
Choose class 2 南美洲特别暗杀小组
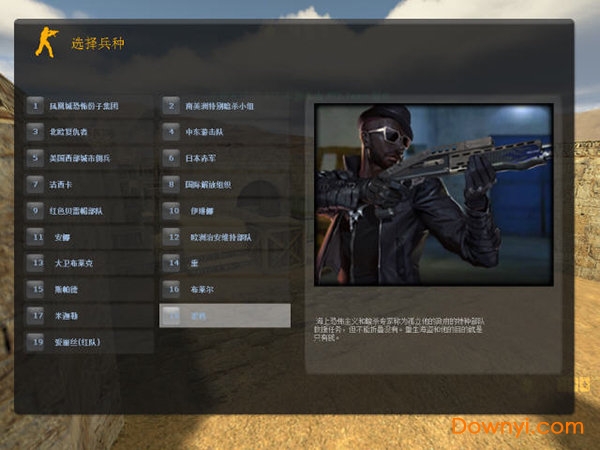click(x=224, y=105)
